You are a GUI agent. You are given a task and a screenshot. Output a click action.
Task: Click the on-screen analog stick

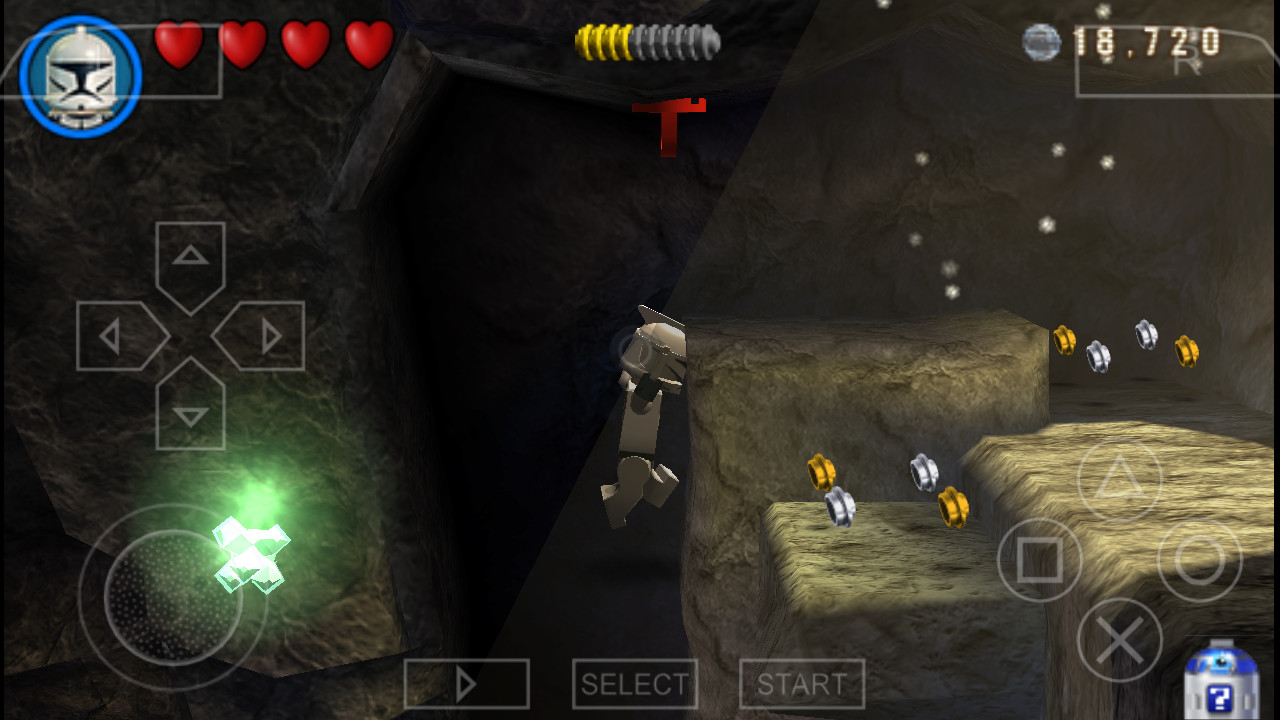click(172, 597)
